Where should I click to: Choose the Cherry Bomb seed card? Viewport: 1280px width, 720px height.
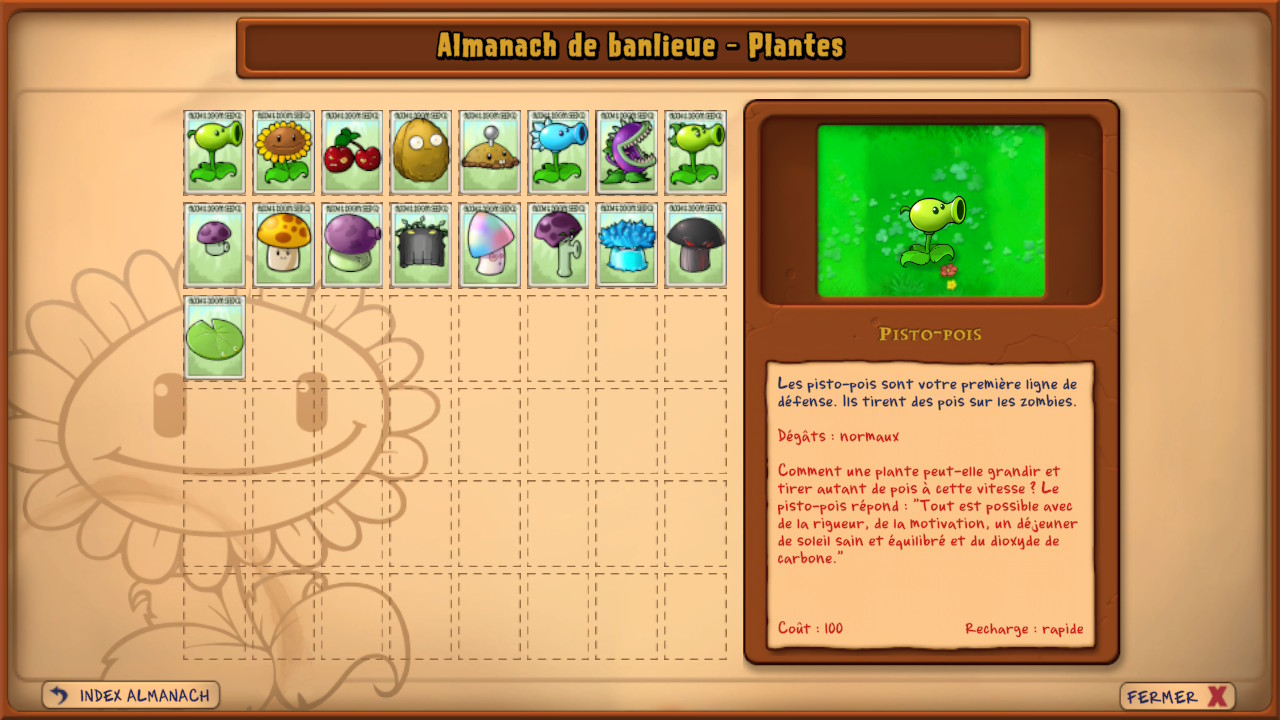[x=352, y=152]
